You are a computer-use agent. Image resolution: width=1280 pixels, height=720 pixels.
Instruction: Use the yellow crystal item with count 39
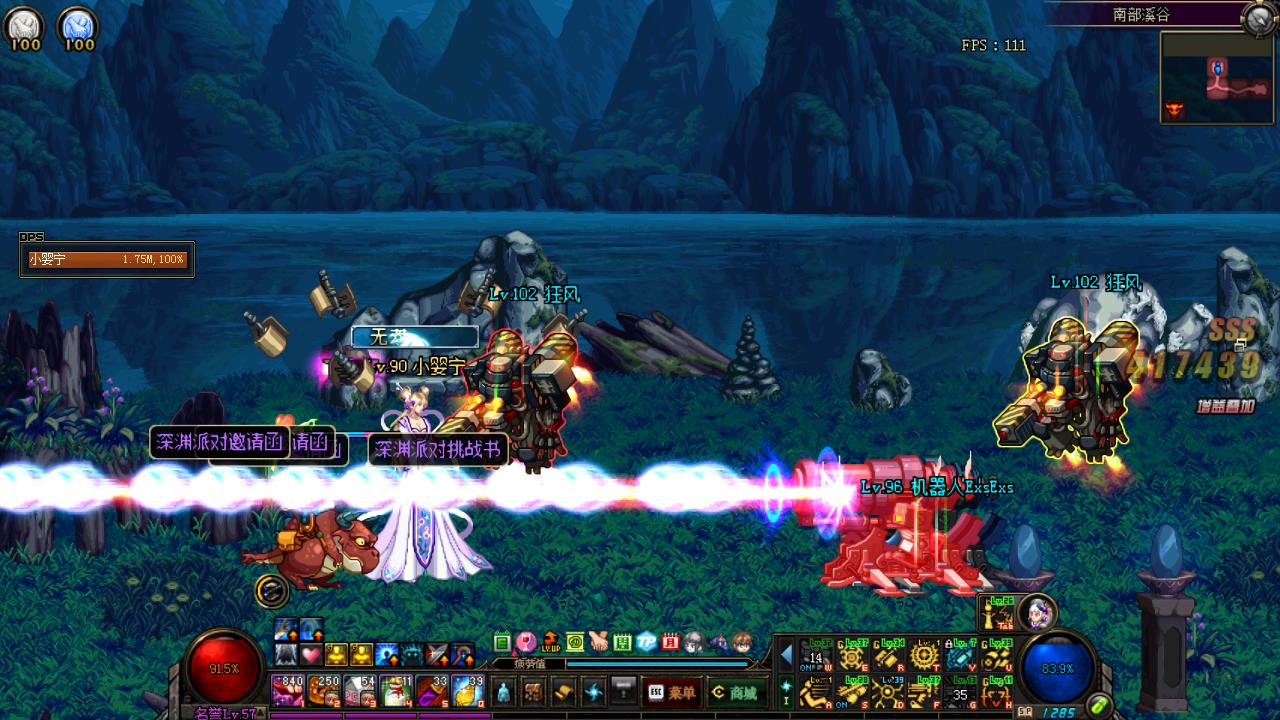[467, 690]
